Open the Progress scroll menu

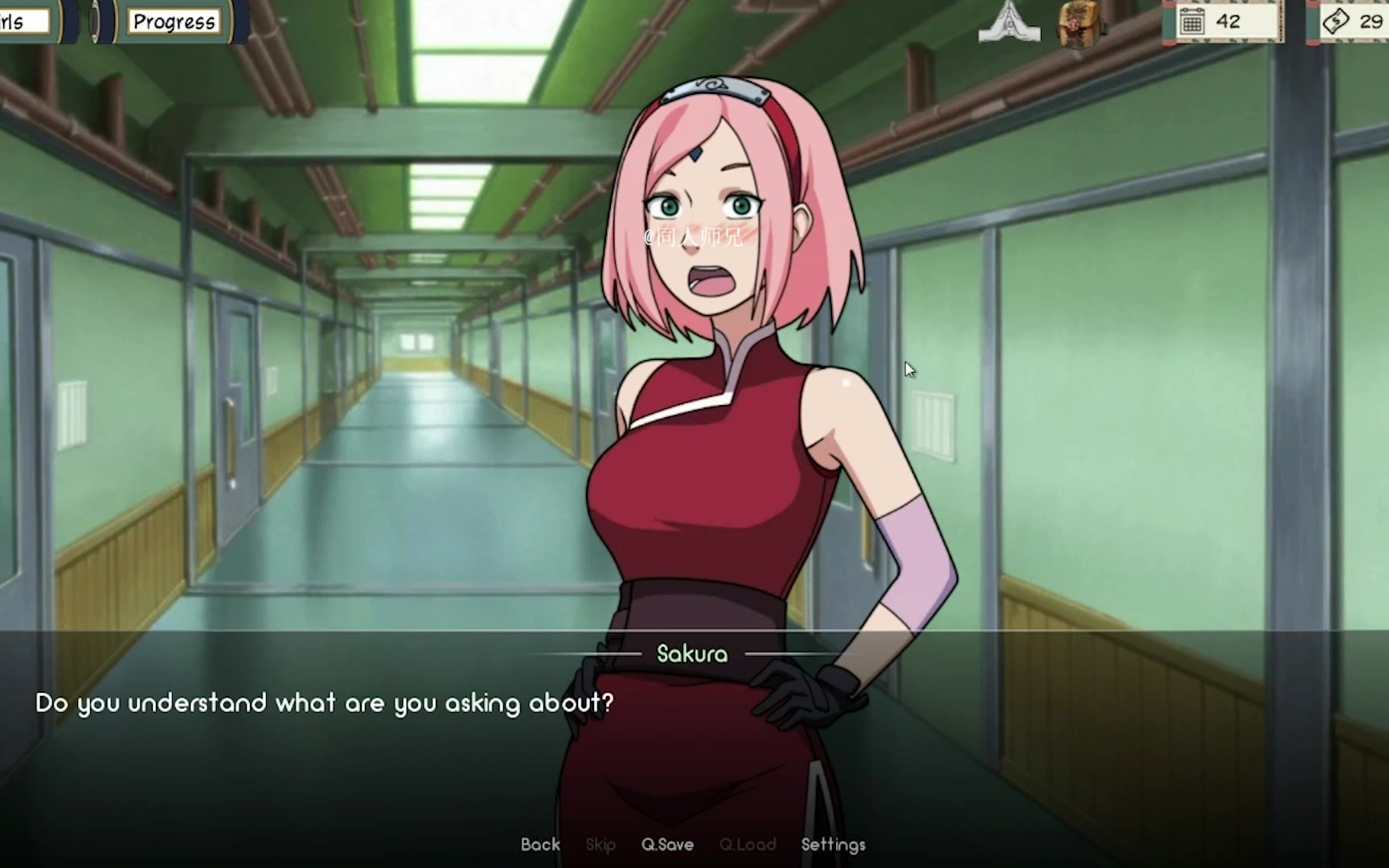[174, 22]
